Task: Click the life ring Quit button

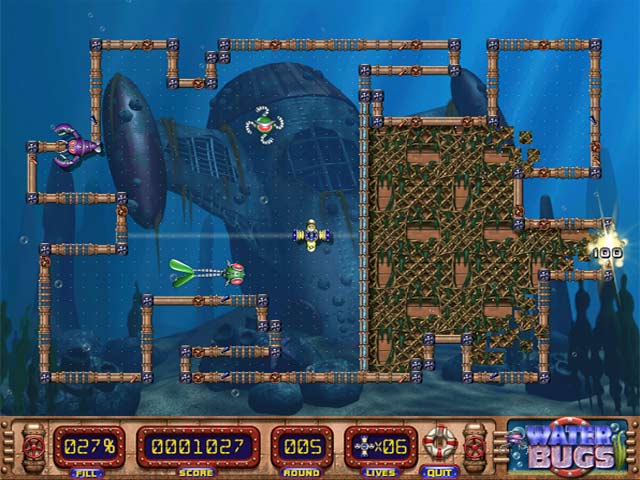Action: tap(438, 443)
